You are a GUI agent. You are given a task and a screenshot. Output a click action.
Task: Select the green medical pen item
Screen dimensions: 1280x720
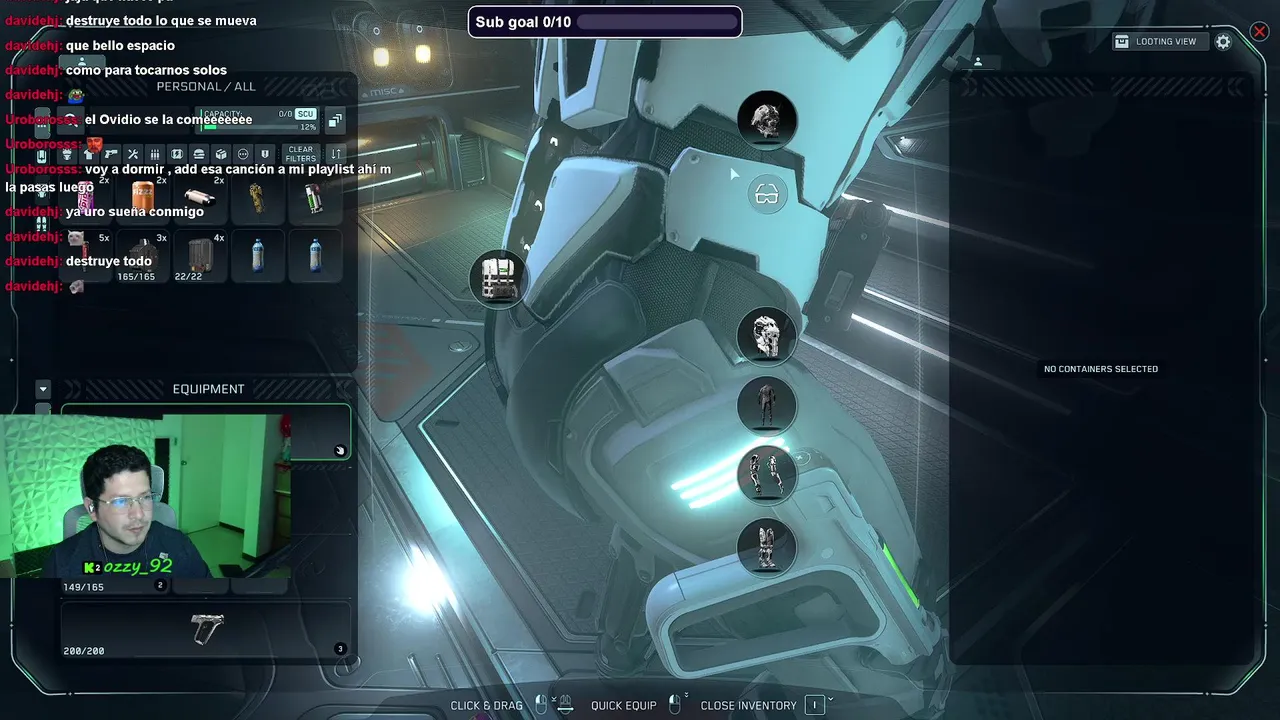click(x=314, y=198)
